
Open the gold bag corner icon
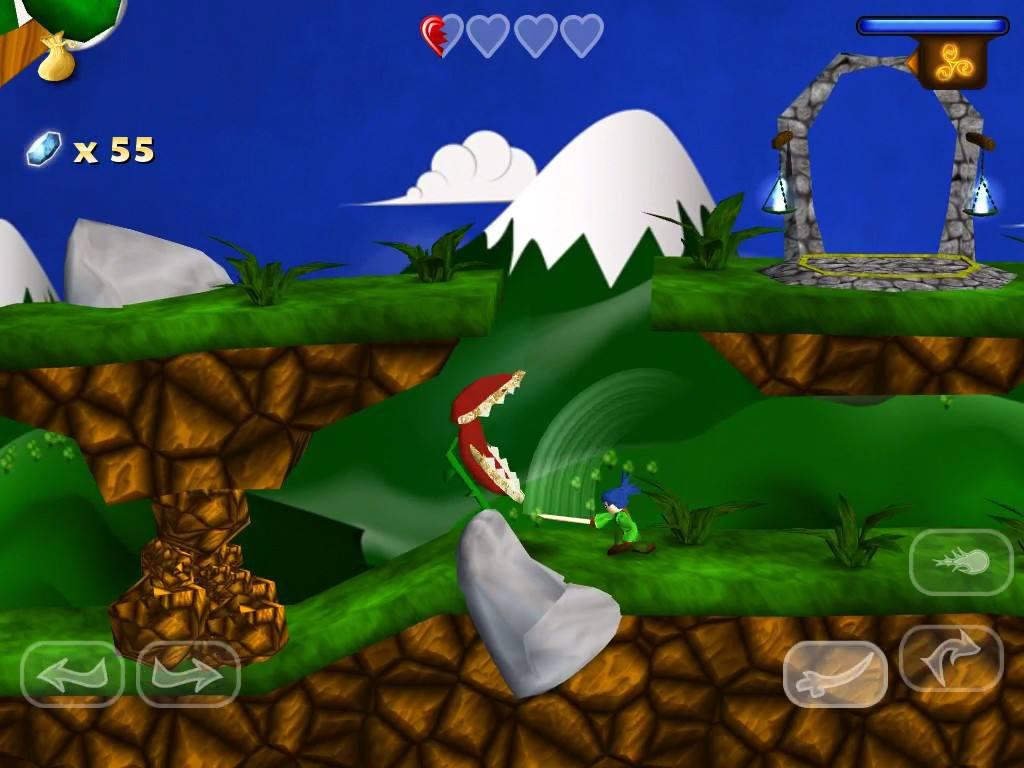(x=56, y=58)
